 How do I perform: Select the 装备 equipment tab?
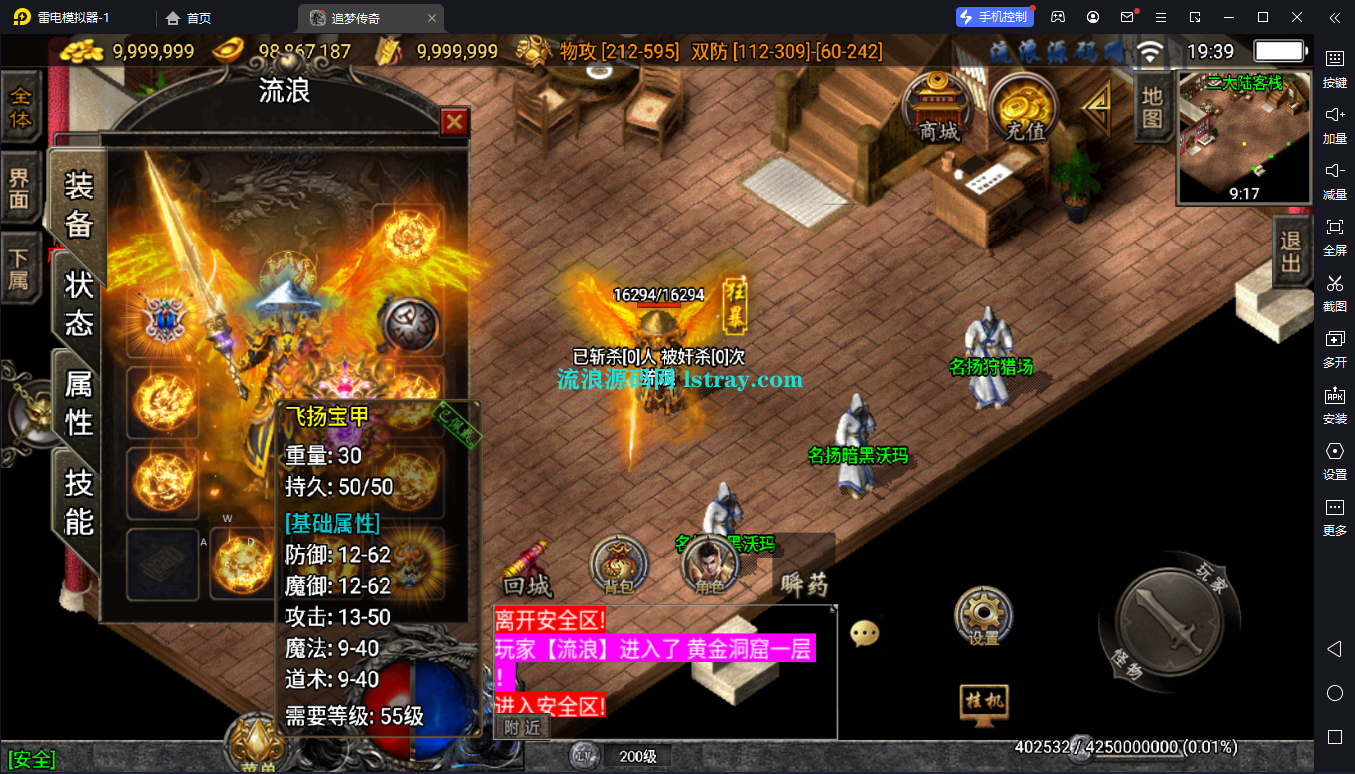[79, 205]
